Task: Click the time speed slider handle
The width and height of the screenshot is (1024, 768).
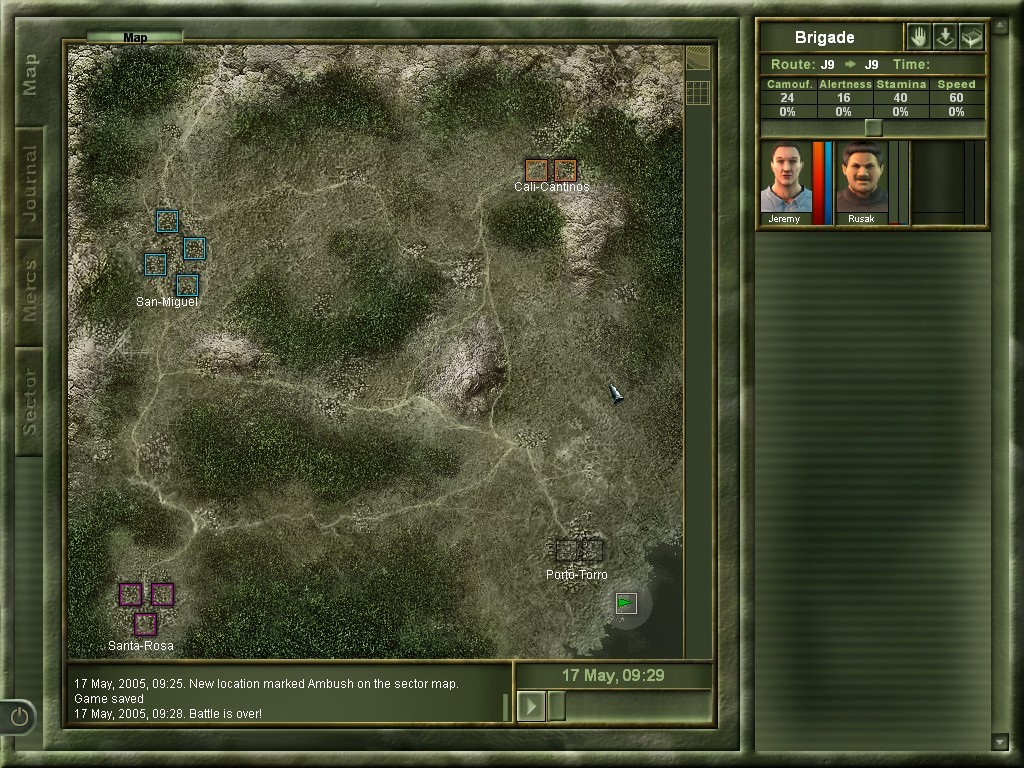Action: (x=557, y=706)
